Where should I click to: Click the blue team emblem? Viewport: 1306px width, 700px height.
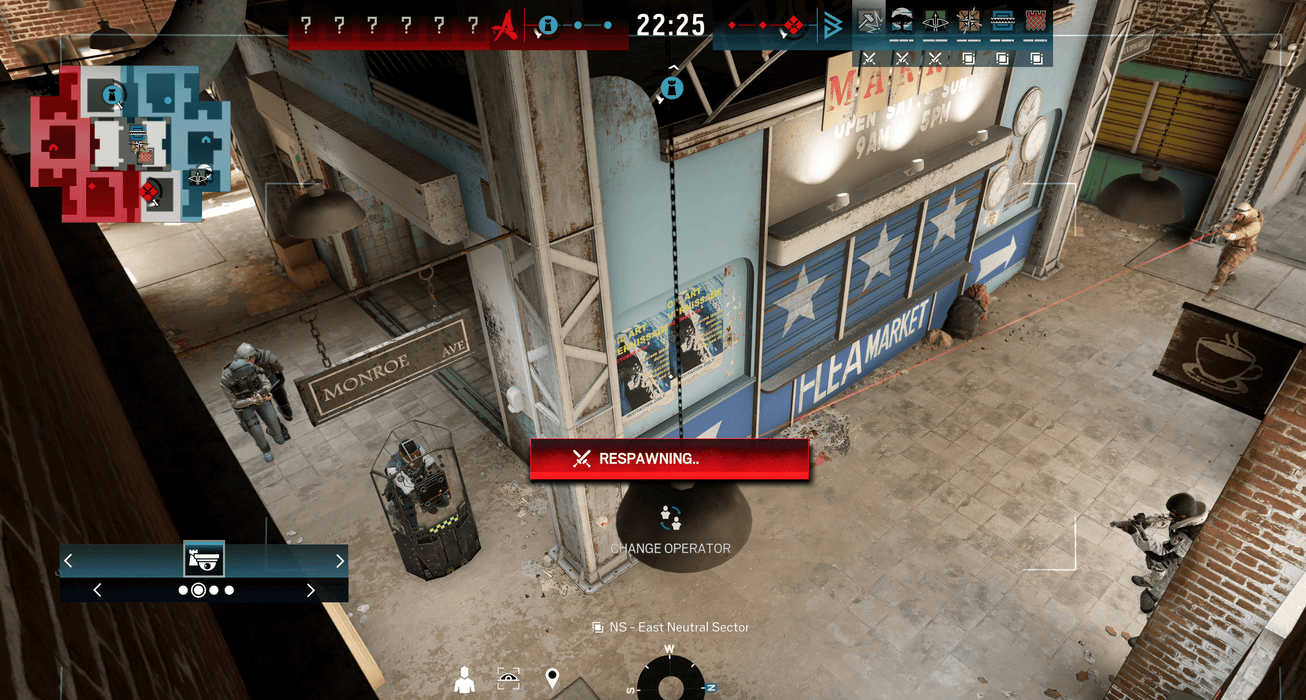tap(832, 26)
